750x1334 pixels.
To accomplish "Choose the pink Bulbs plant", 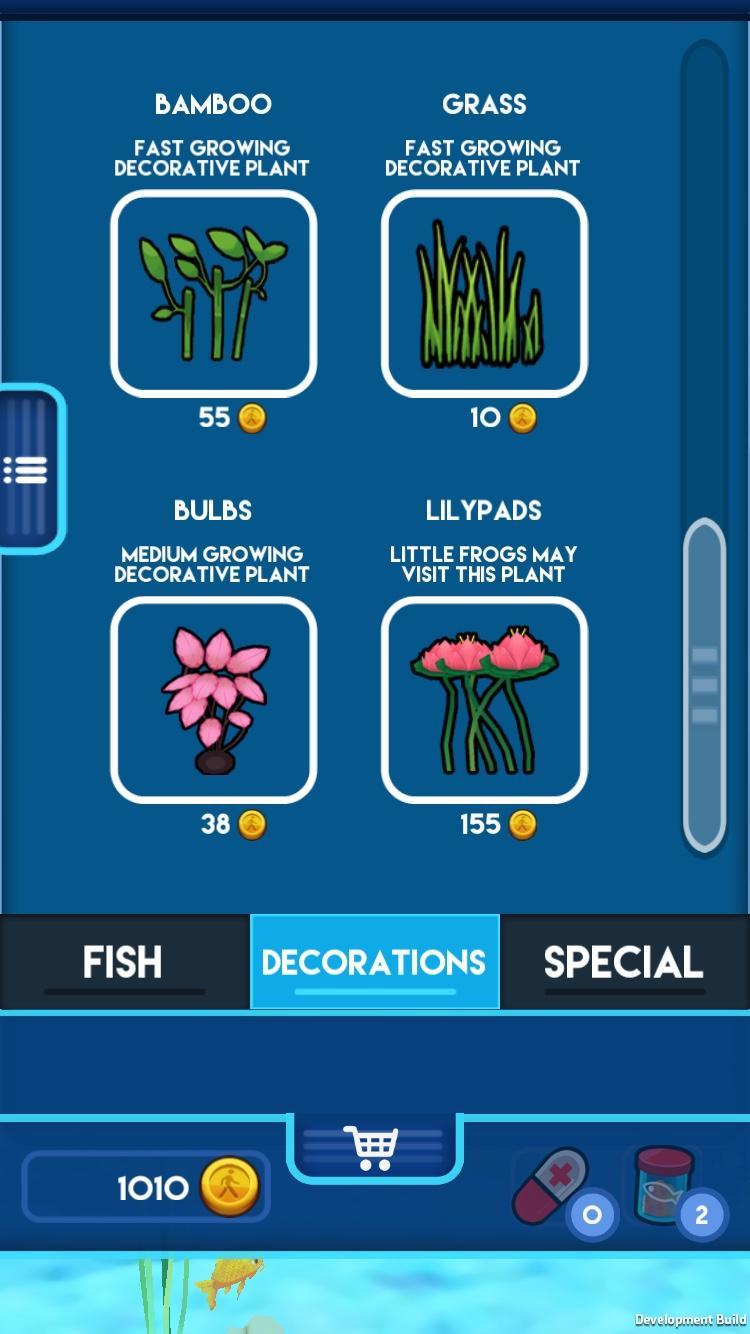I will 213,699.
